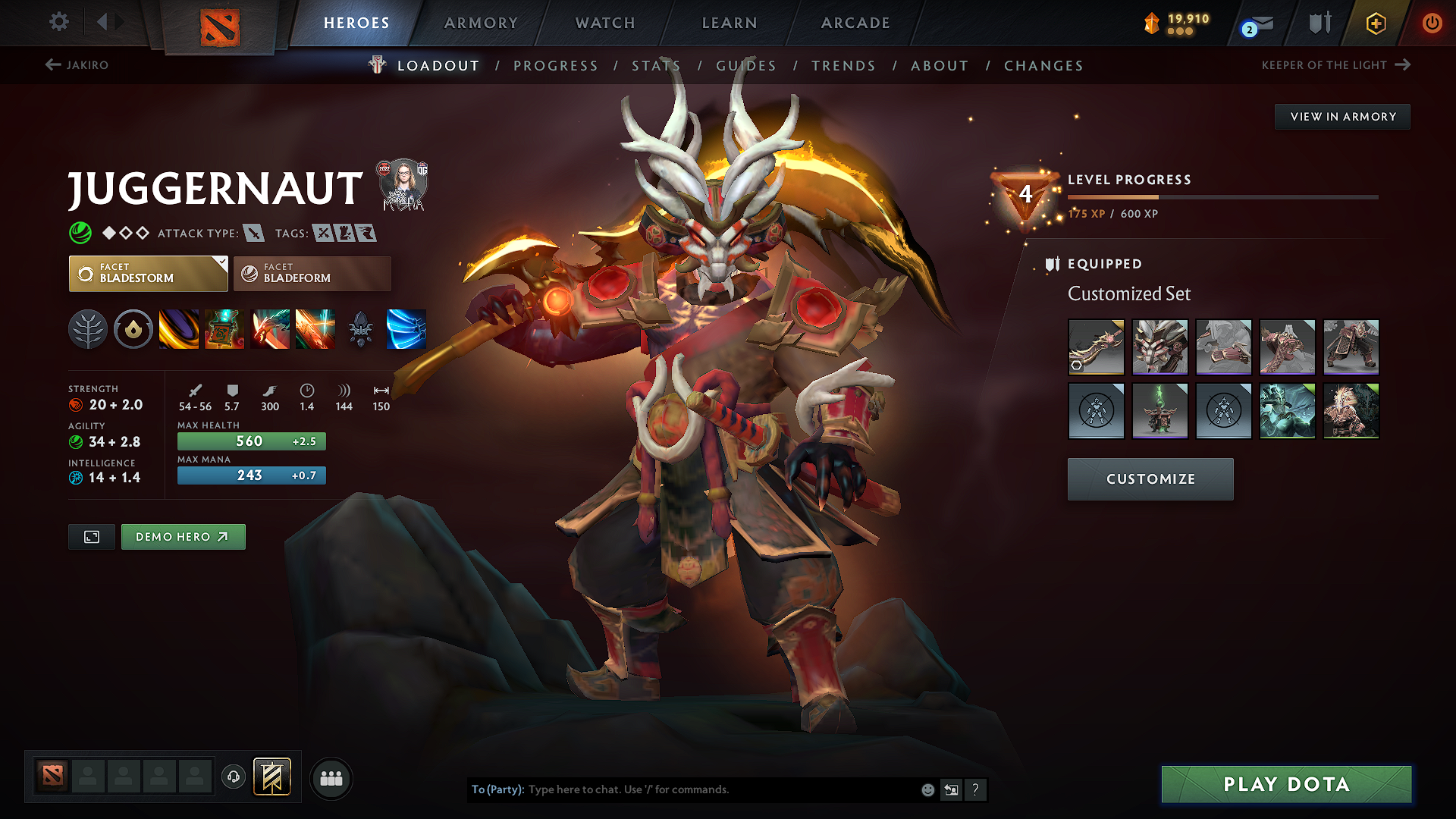The height and width of the screenshot is (819, 1456).
Task: Open the emoticon picker in the chat bar
Action: (927, 789)
